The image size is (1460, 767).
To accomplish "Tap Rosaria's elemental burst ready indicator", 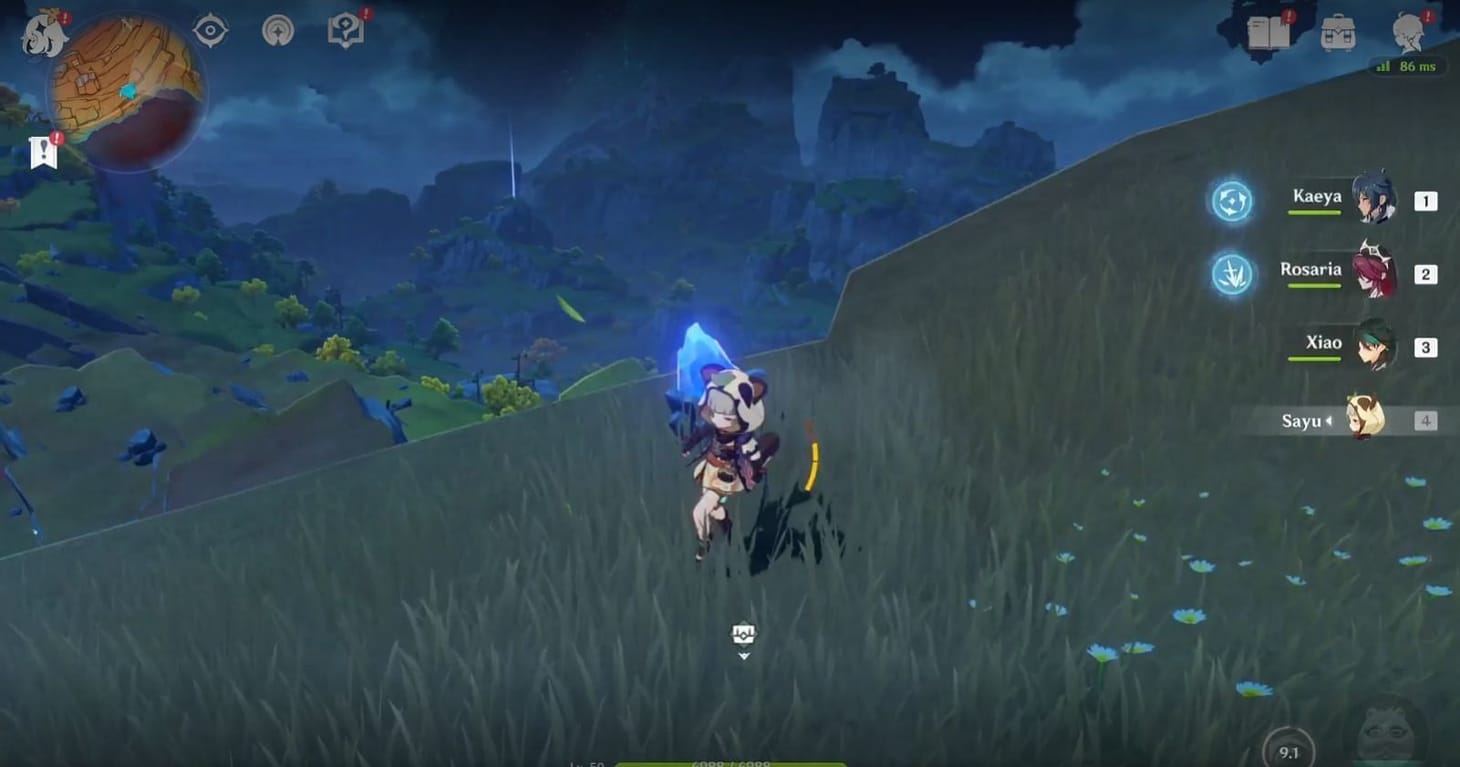I will [x=1232, y=272].
